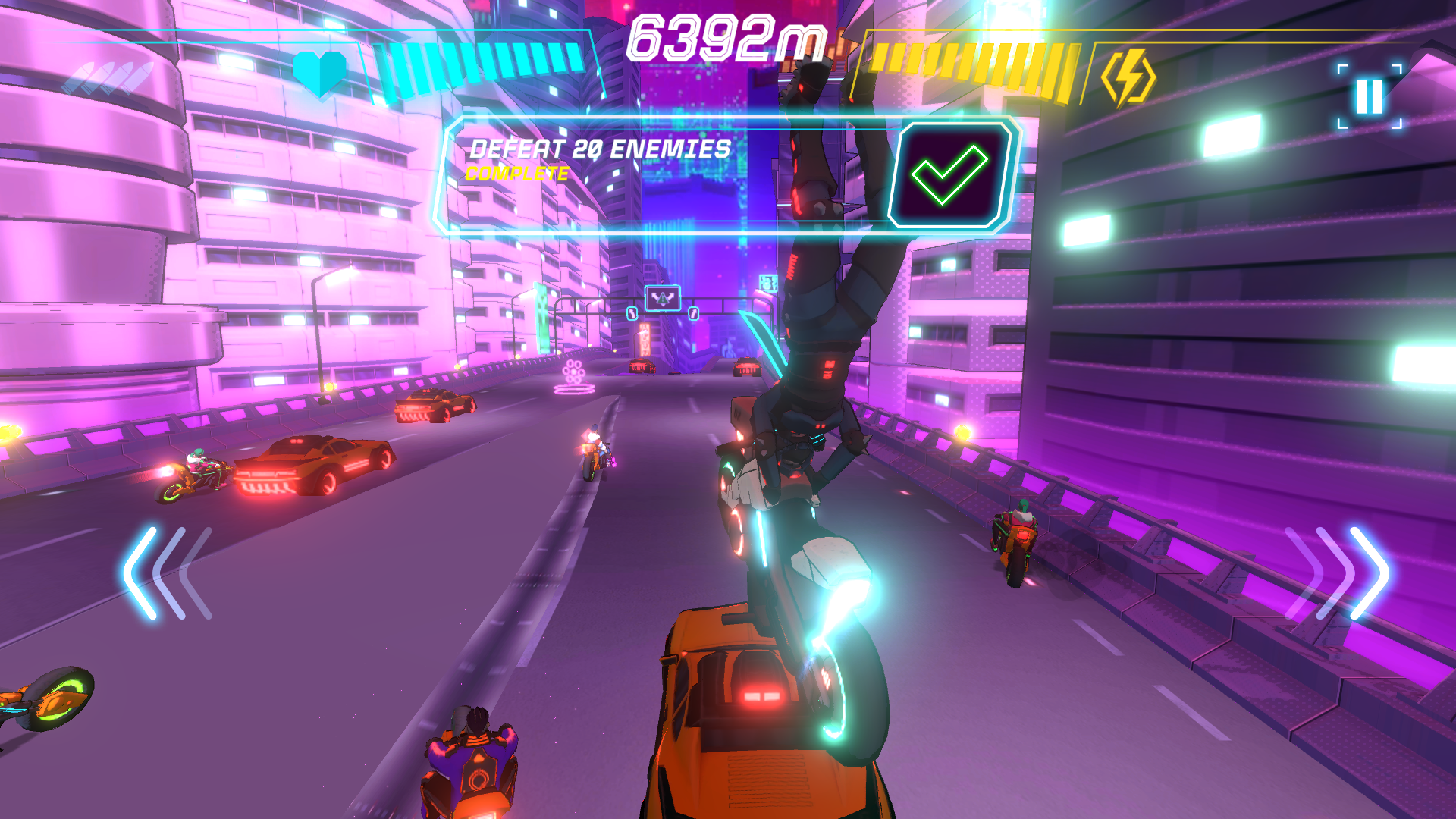The height and width of the screenshot is (819, 1456).
Task: Expand the bracket frame around the pause button
Action: point(1370,95)
